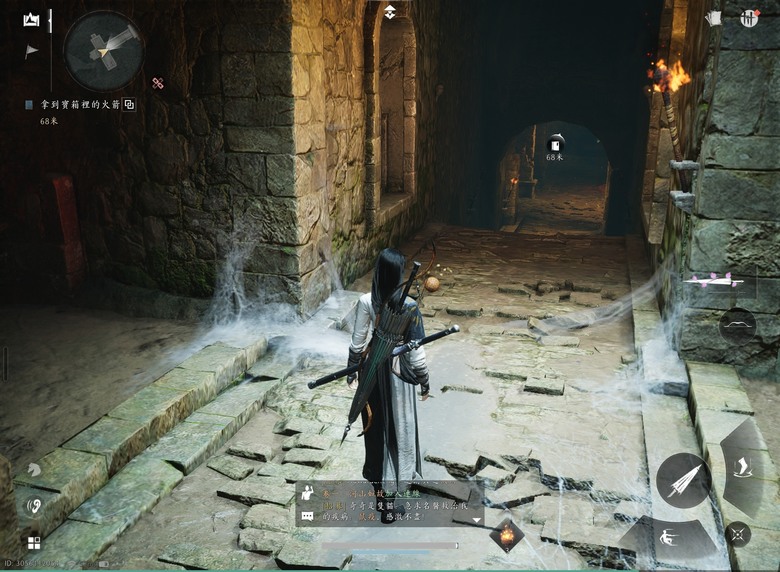
Task: Open the four-square grid menu icon
Action: [x=34, y=543]
